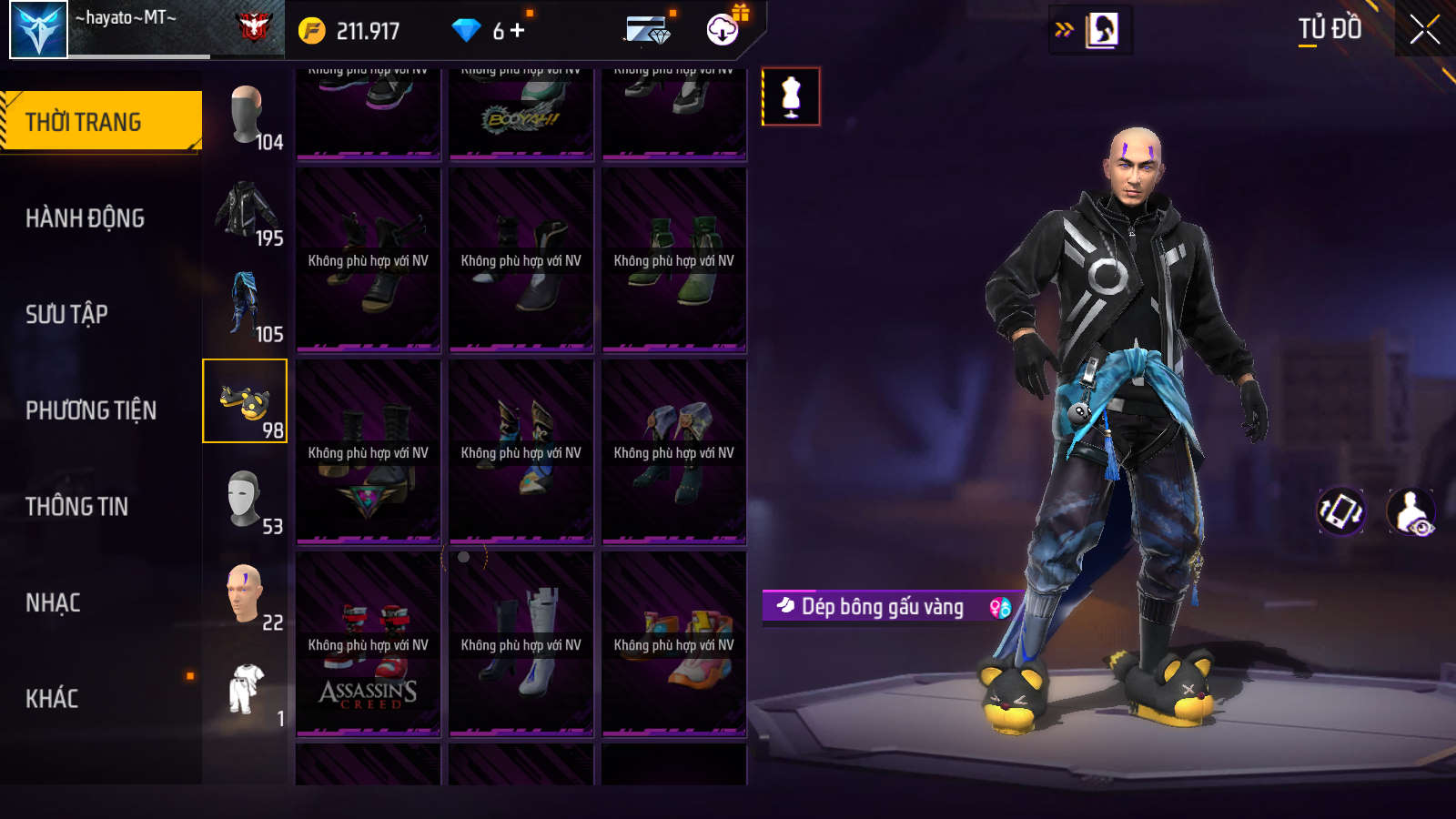Add diamonds with the plus button
The width and height of the screenshot is (1456, 819).
[518, 31]
